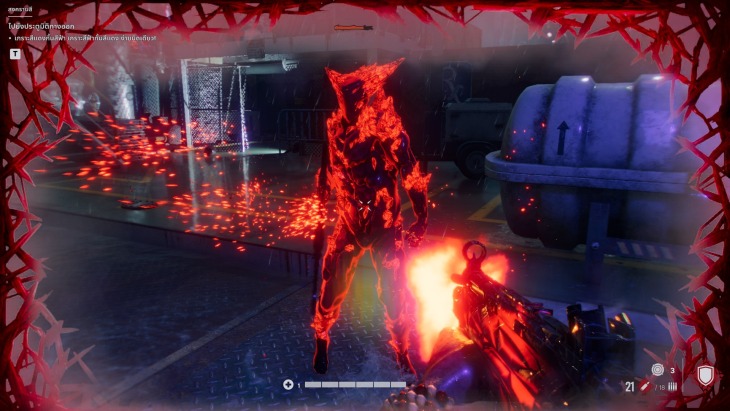Select the medkit plus icon
Image resolution: width=730 pixels, height=411 pixels.
[x=288, y=384]
